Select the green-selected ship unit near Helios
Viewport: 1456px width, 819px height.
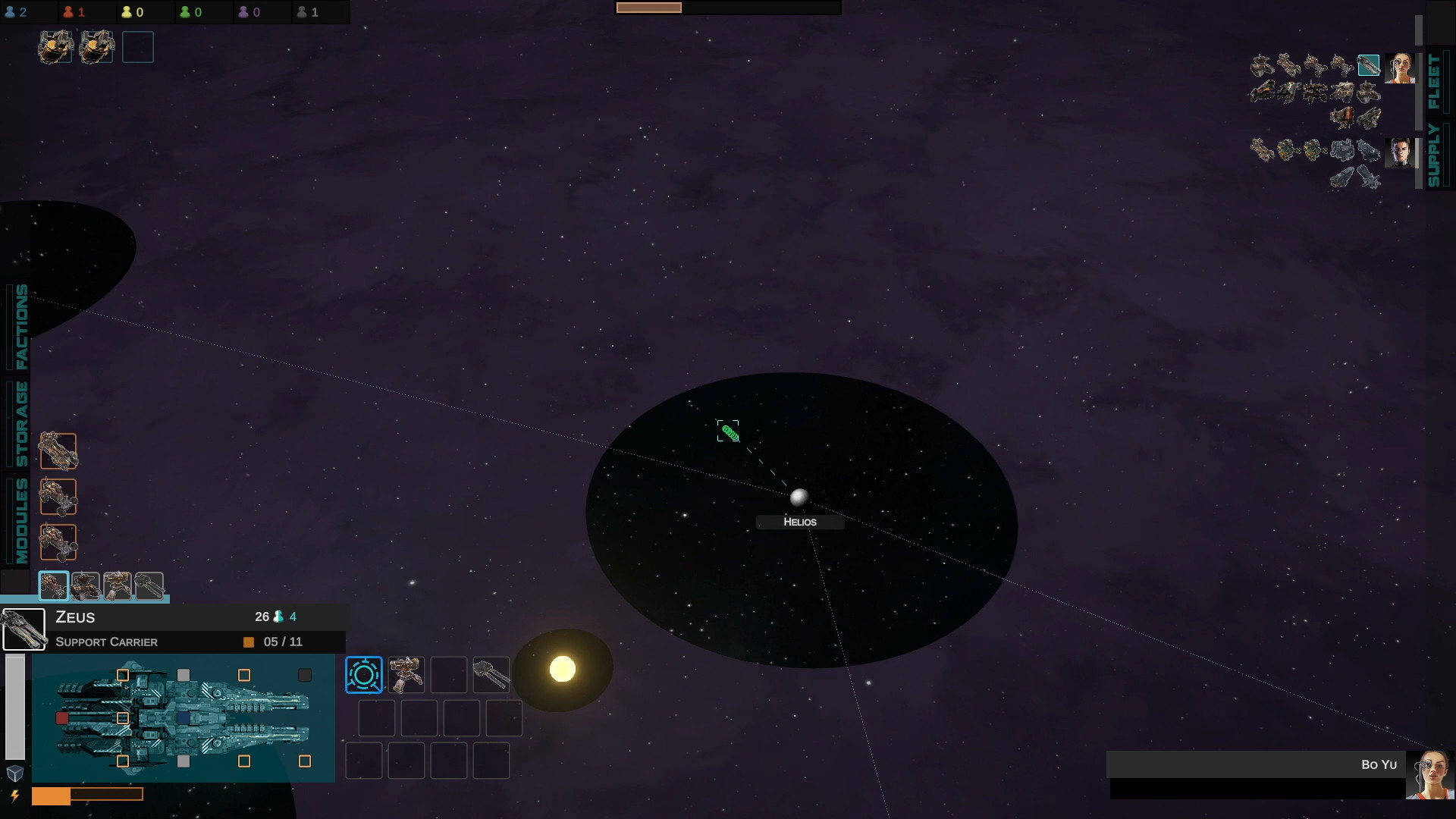click(729, 432)
